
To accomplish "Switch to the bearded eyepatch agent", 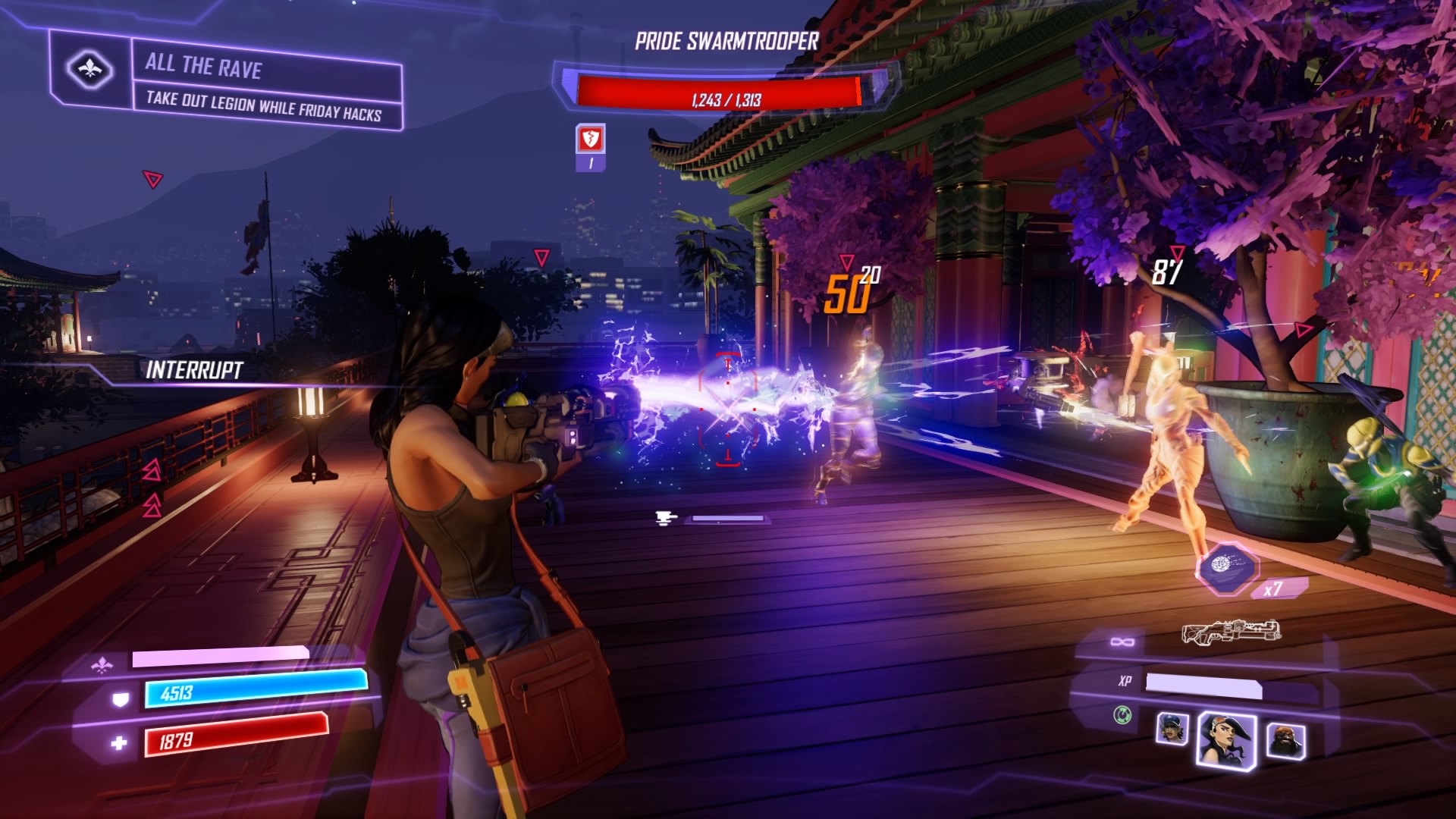I will click(x=1285, y=741).
